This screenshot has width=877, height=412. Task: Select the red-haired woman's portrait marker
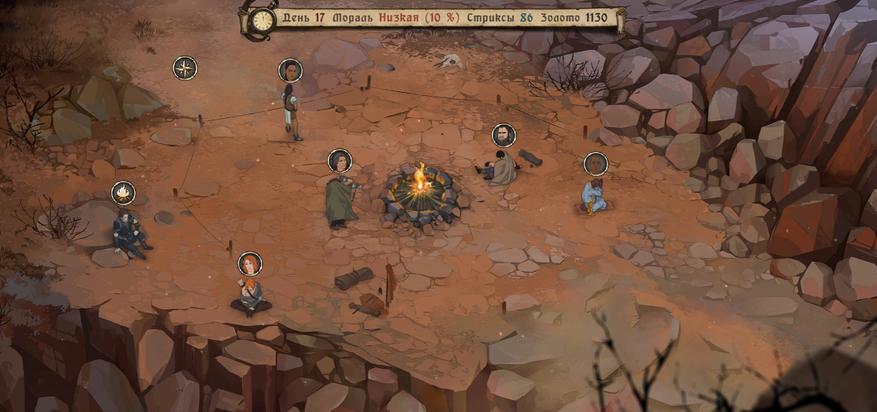click(x=250, y=263)
